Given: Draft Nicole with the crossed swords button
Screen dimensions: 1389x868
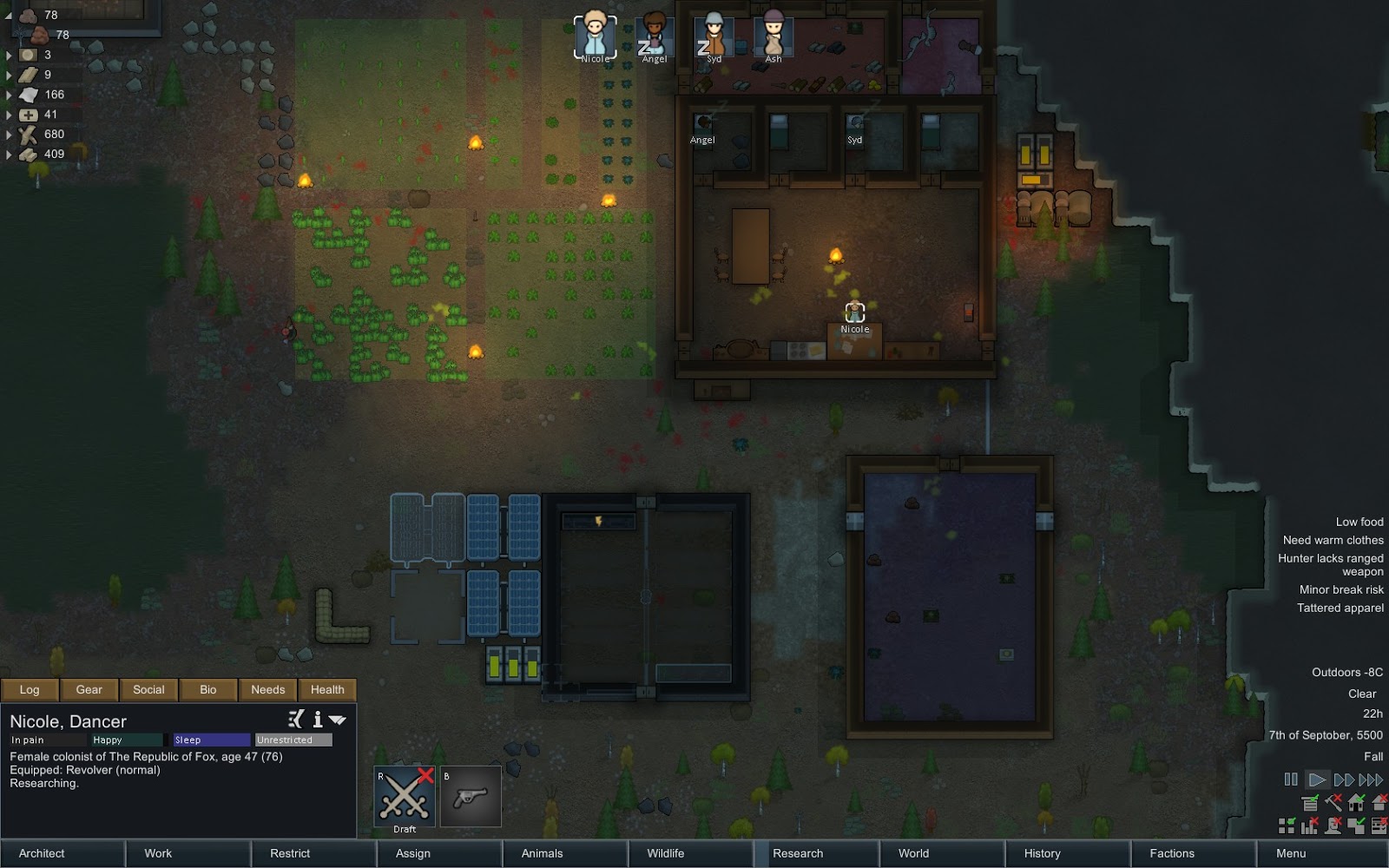Looking at the screenshot, I should [405, 796].
